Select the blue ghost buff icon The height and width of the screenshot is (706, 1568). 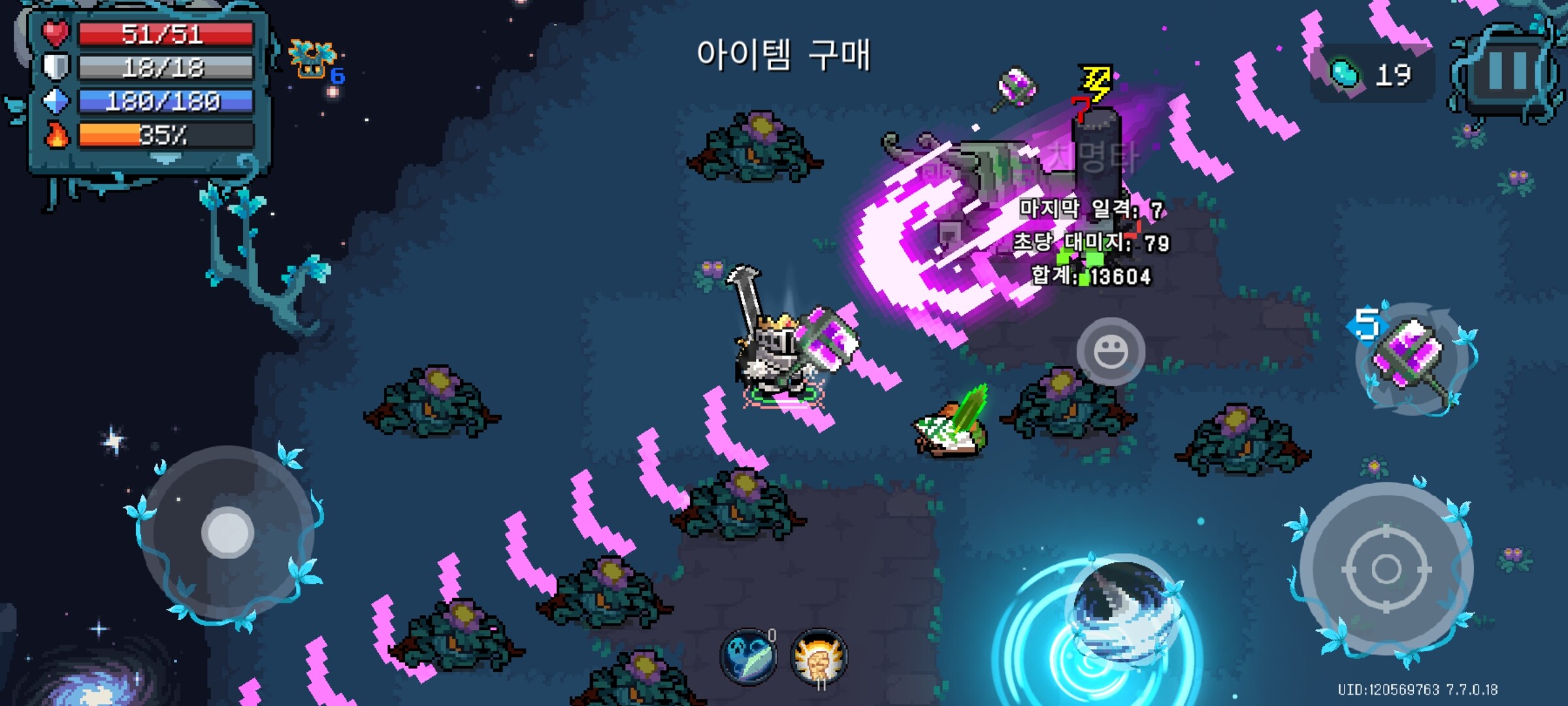pos(749,656)
